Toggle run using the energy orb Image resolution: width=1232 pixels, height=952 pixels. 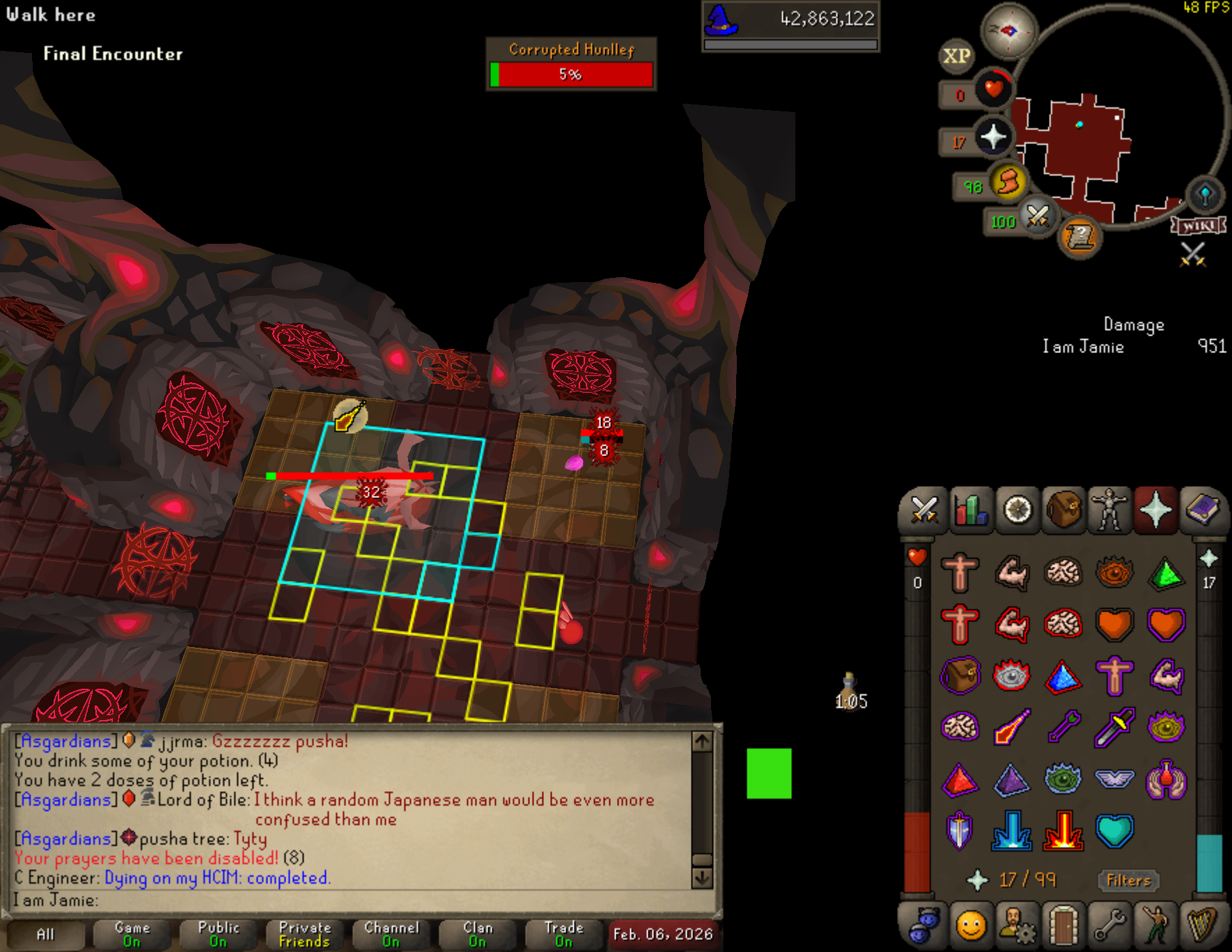pos(1008,182)
